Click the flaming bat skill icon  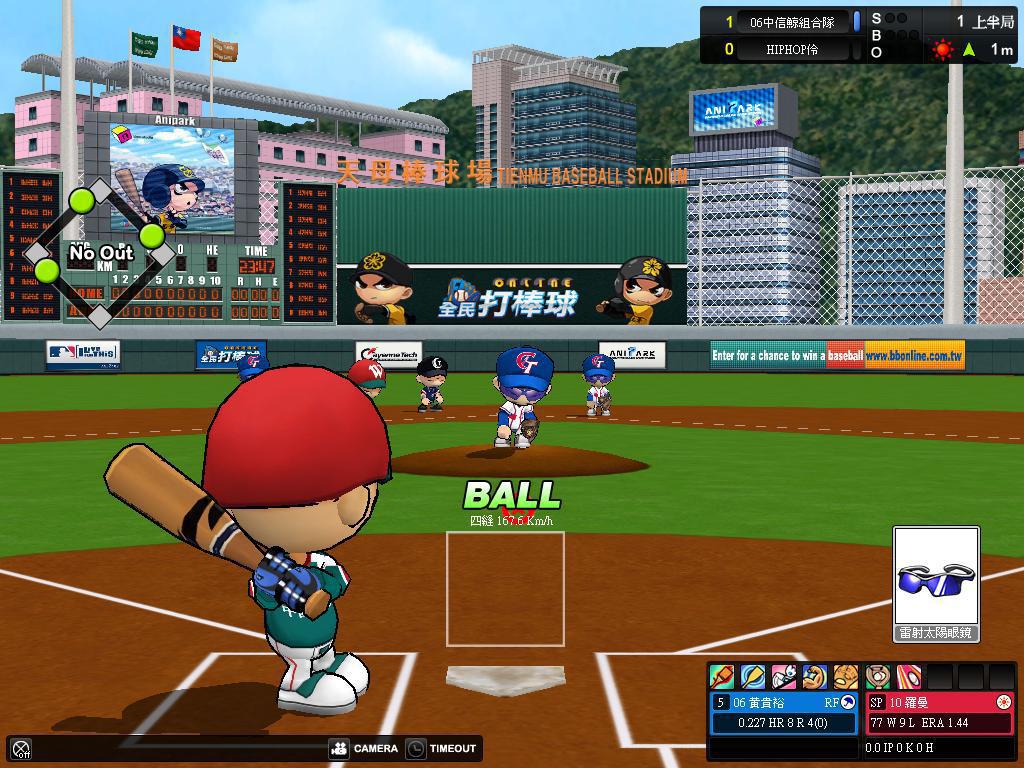coord(722,677)
